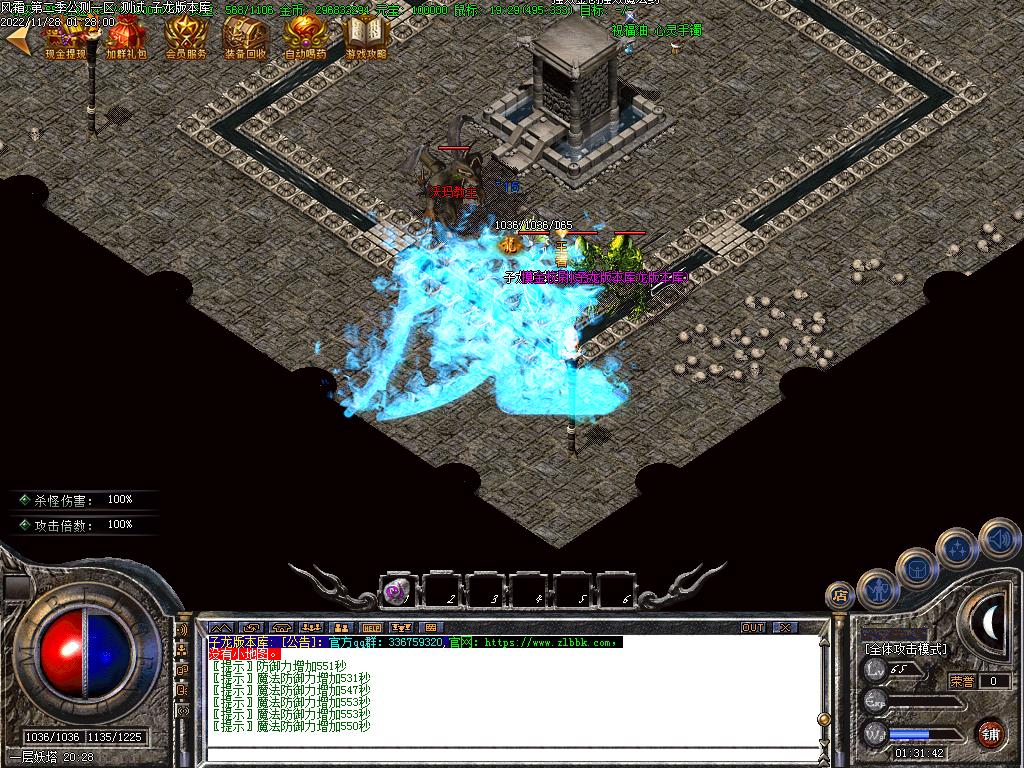This screenshot has height=768, width=1024.
Task: Open the 游戏攻略 game guide book
Action: [x=365, y=38]
